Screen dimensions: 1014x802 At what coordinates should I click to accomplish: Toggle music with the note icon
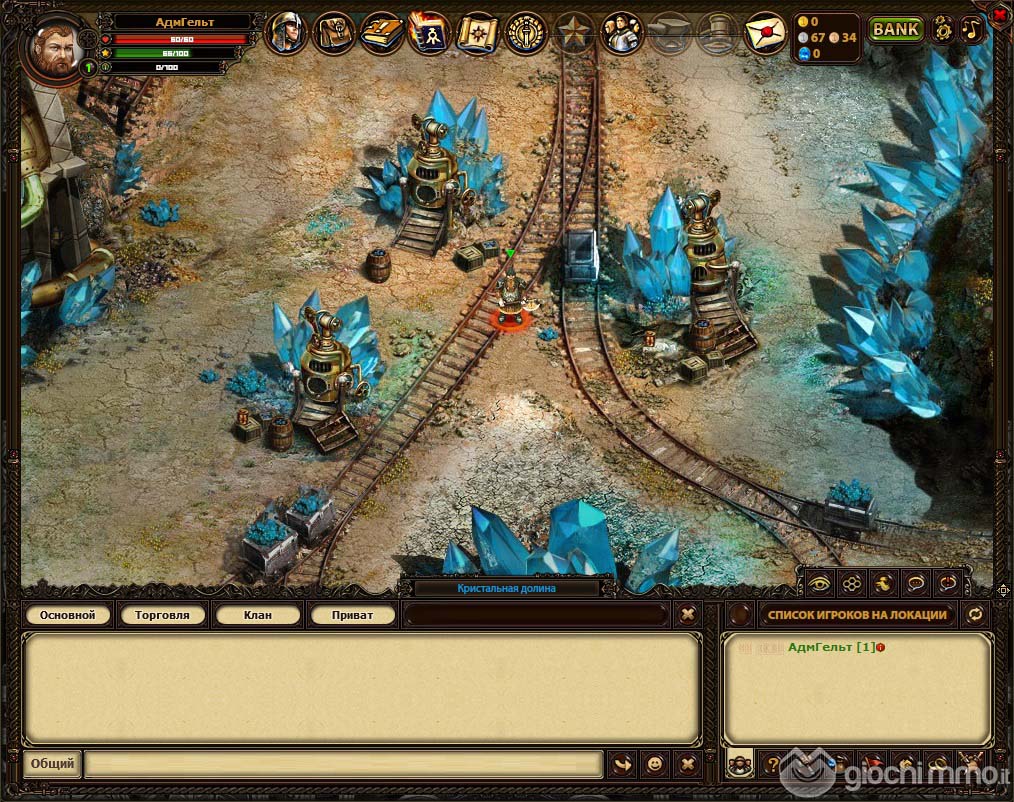tap(972, 29)
